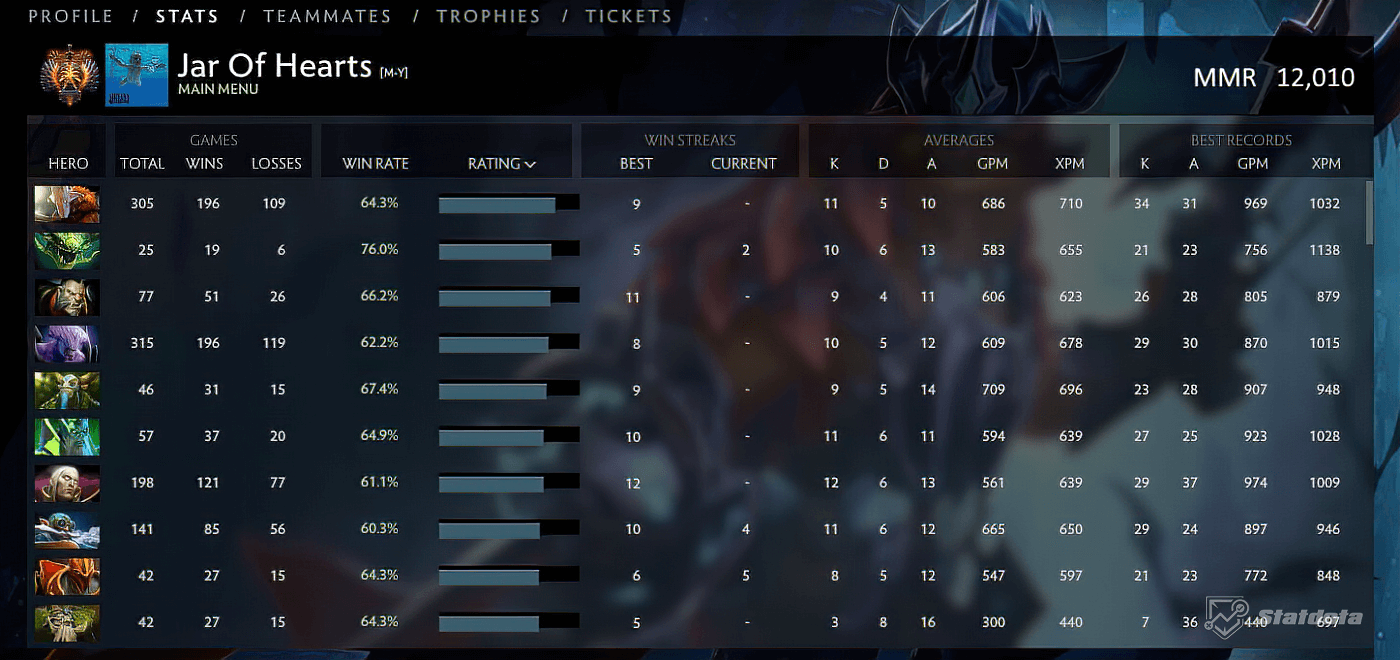Click the rank medal badge icon
The height and width of the screenshot is (660, 1400).
point(69,75)
